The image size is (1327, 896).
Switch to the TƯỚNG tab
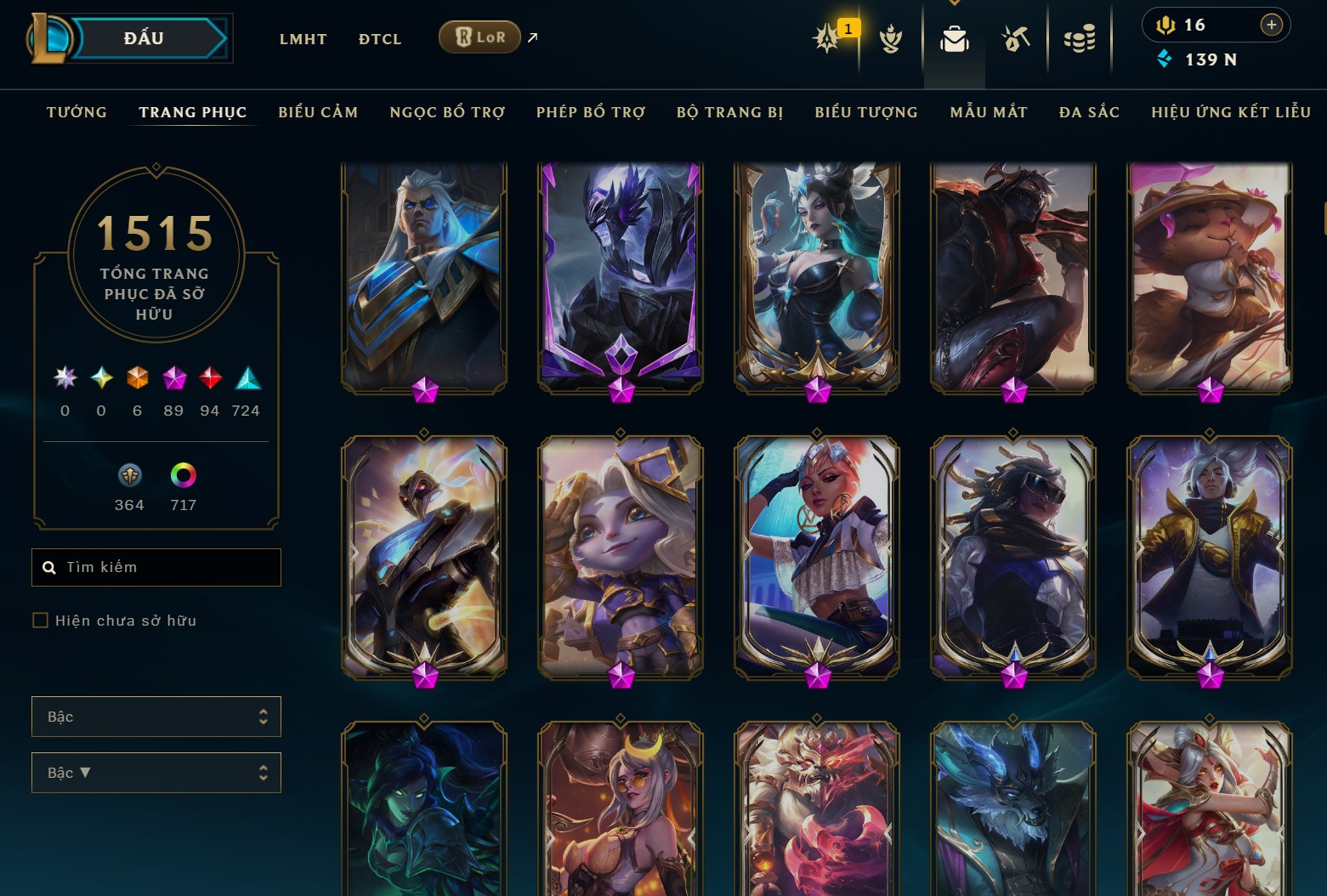(x=77, y=111)
